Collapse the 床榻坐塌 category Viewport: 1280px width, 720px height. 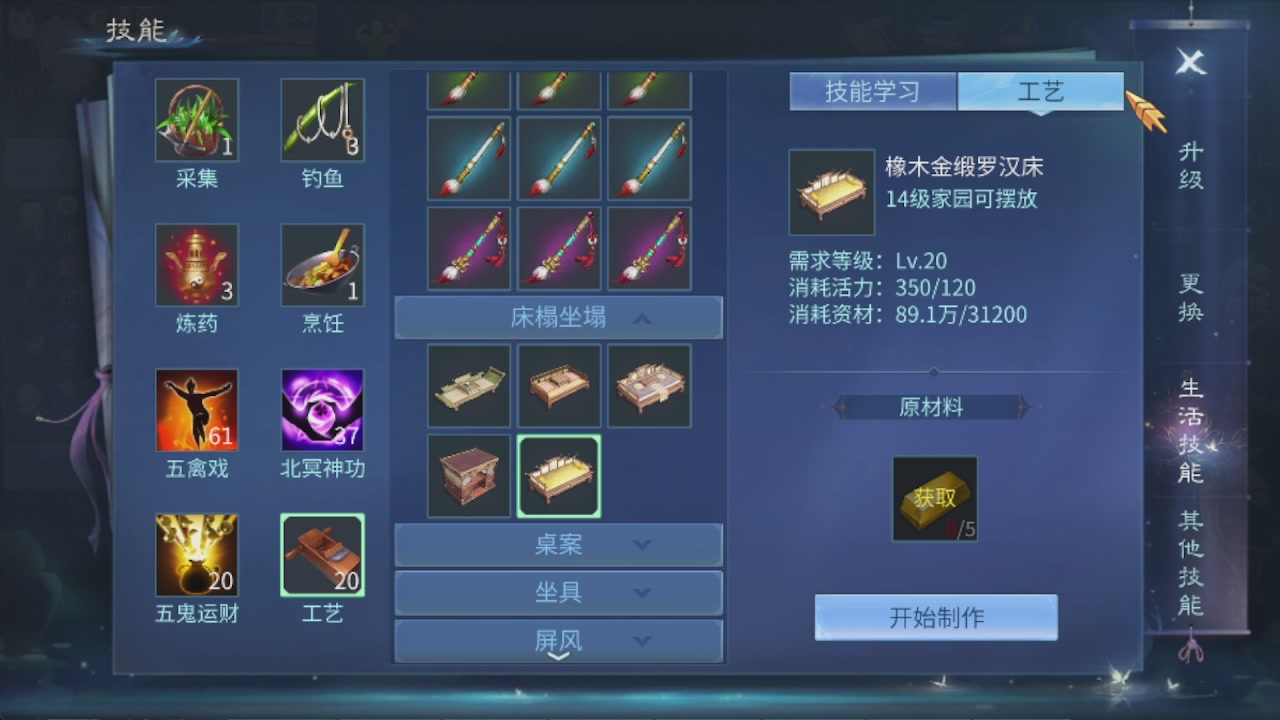tap(558, 317)
